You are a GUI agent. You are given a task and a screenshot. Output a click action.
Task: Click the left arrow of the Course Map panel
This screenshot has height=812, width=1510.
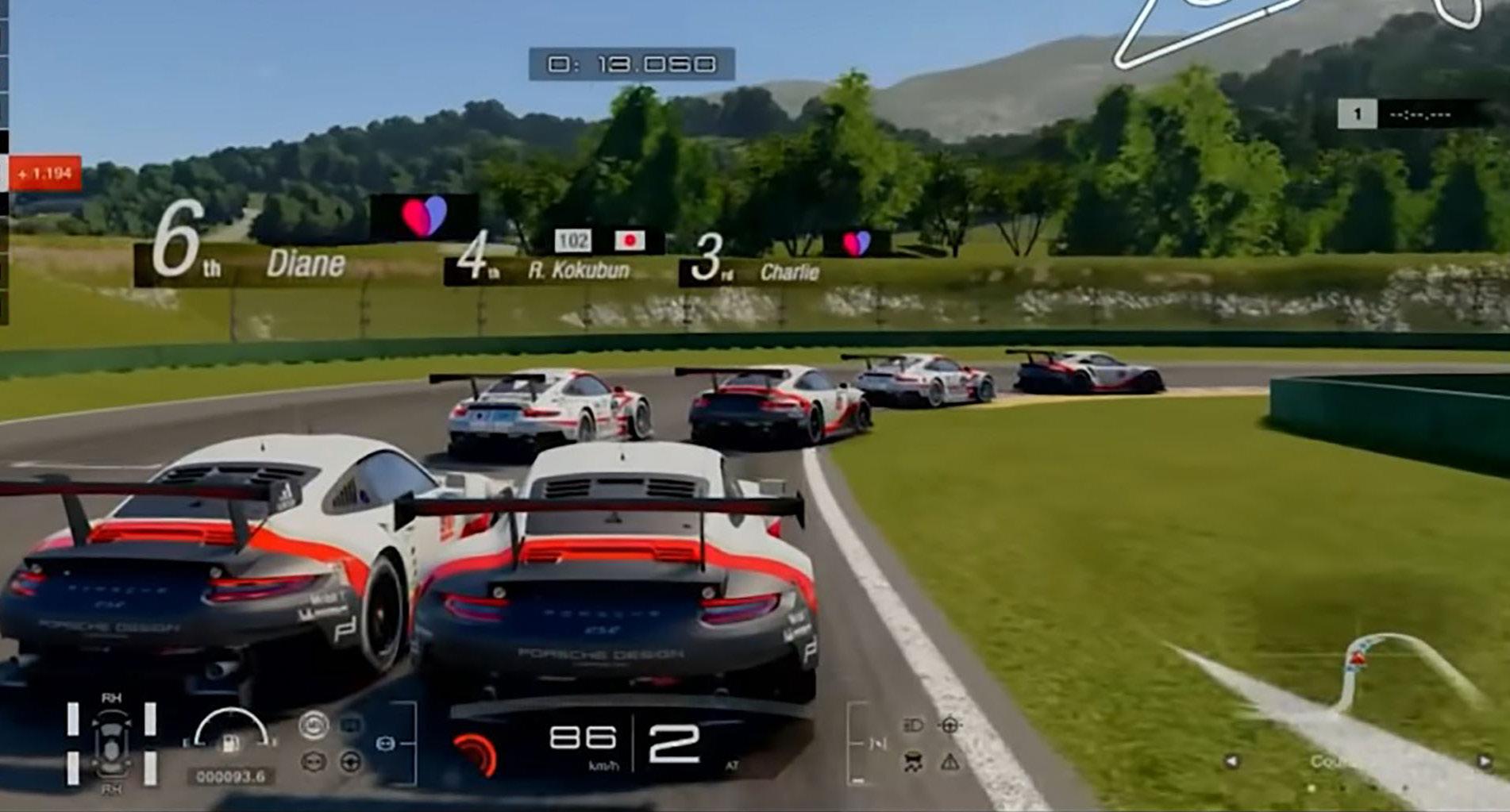pos(1231,761)
